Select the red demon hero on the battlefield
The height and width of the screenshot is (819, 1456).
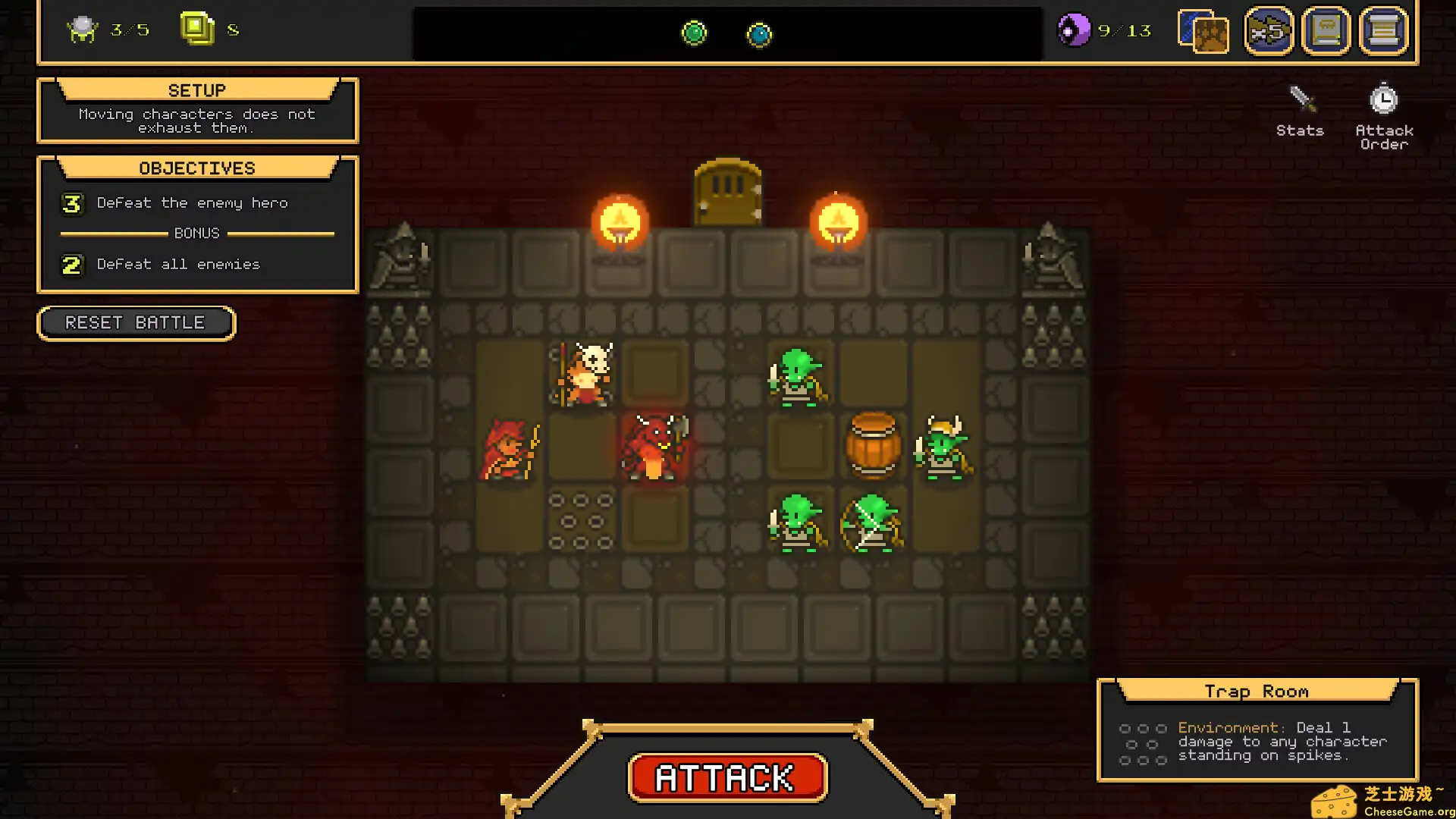tap(654, 447)
